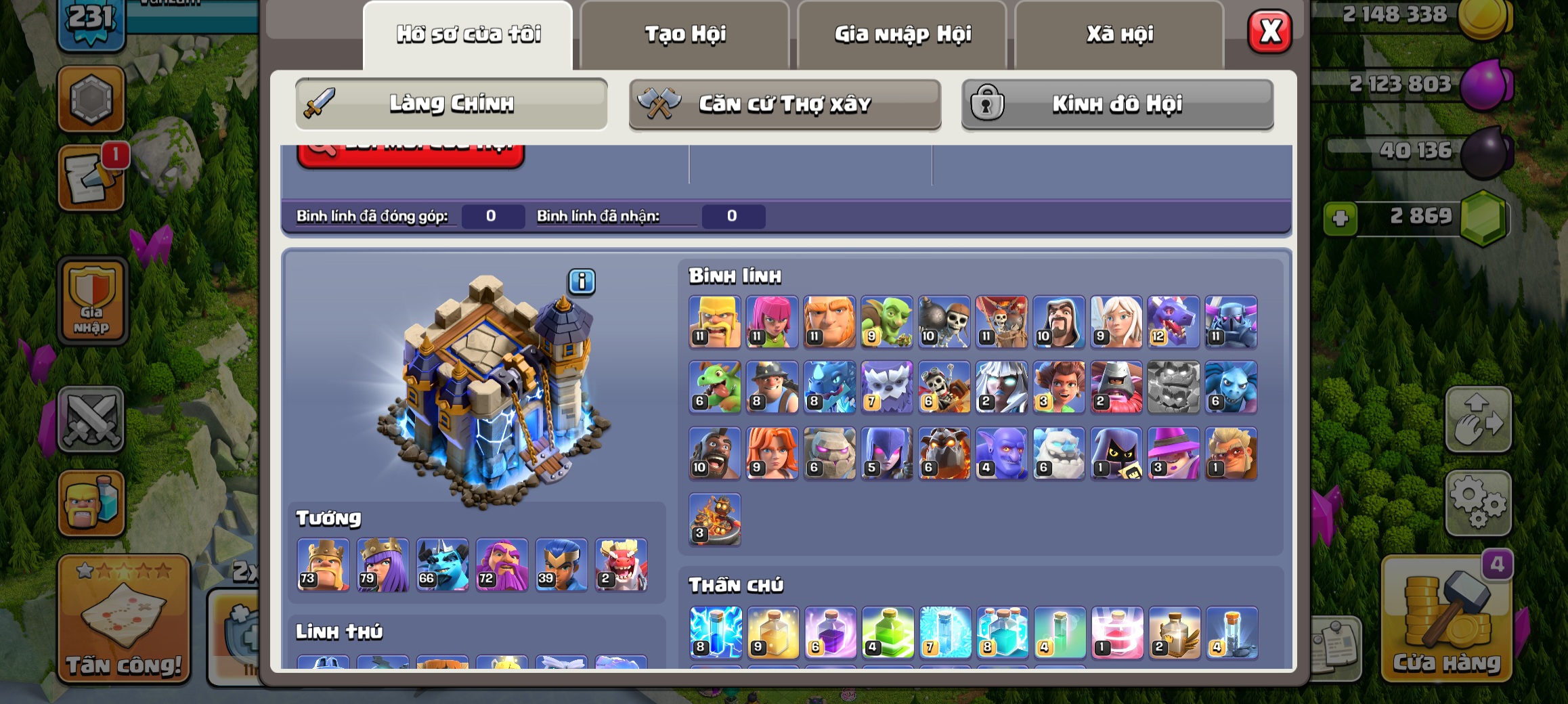Select the Xã hội tab
The image size is (1568, 704).
1119,35
